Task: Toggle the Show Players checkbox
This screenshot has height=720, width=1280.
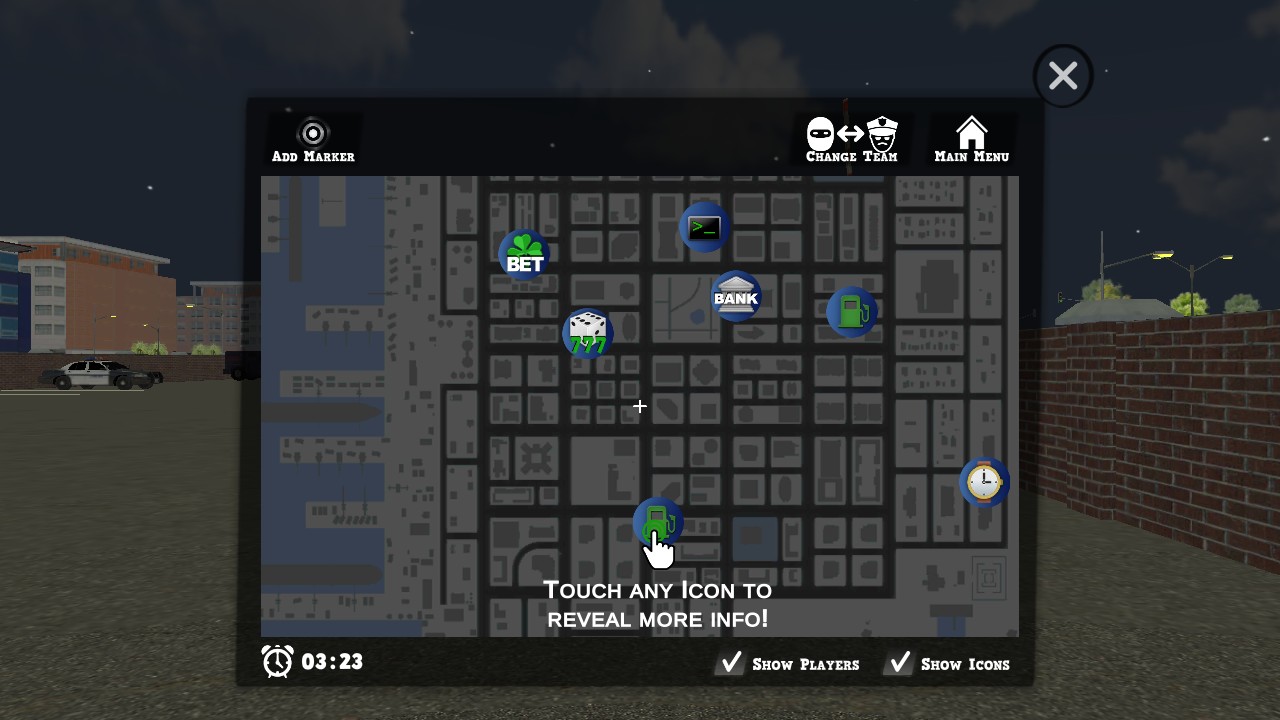Action: pos(732,663)
